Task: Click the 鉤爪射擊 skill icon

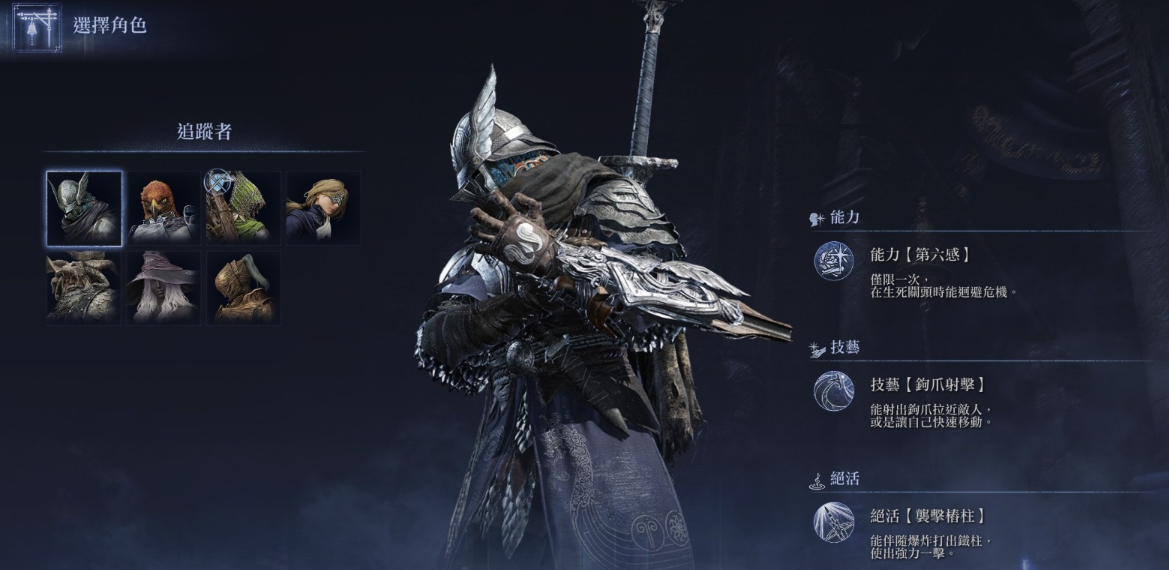Action: 833,391
